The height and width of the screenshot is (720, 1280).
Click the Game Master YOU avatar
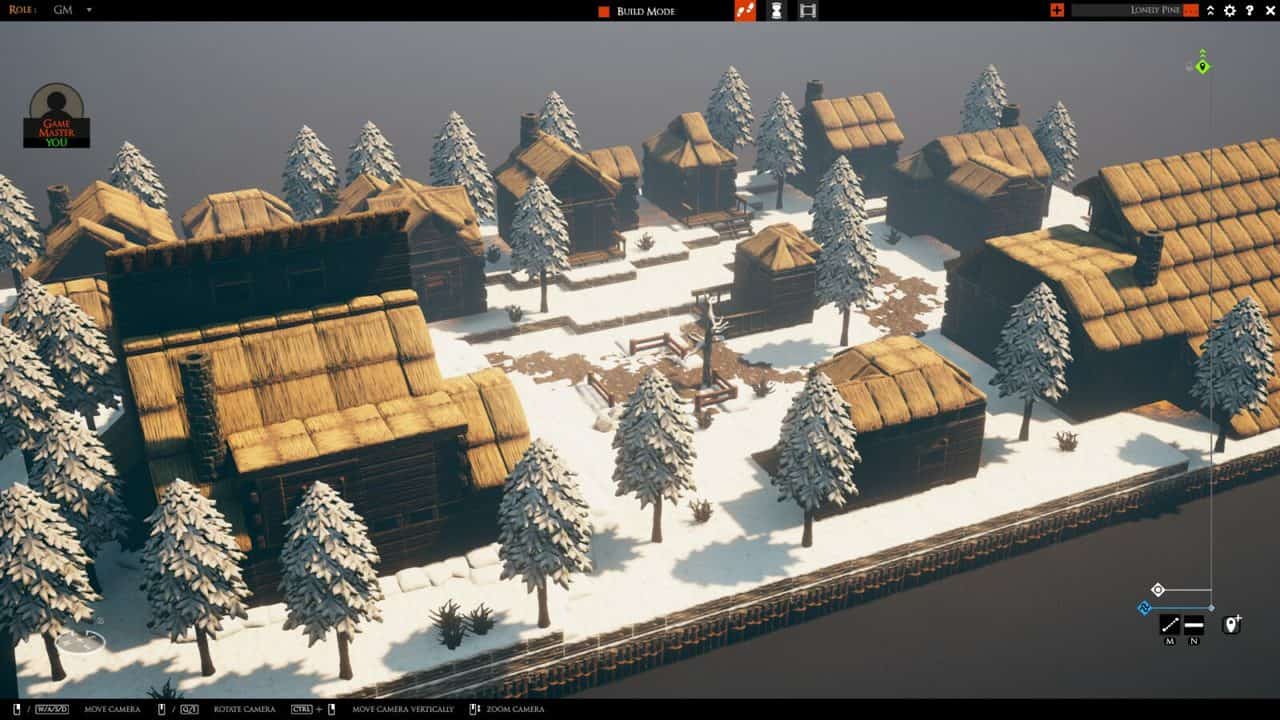(x=56, y=126)
